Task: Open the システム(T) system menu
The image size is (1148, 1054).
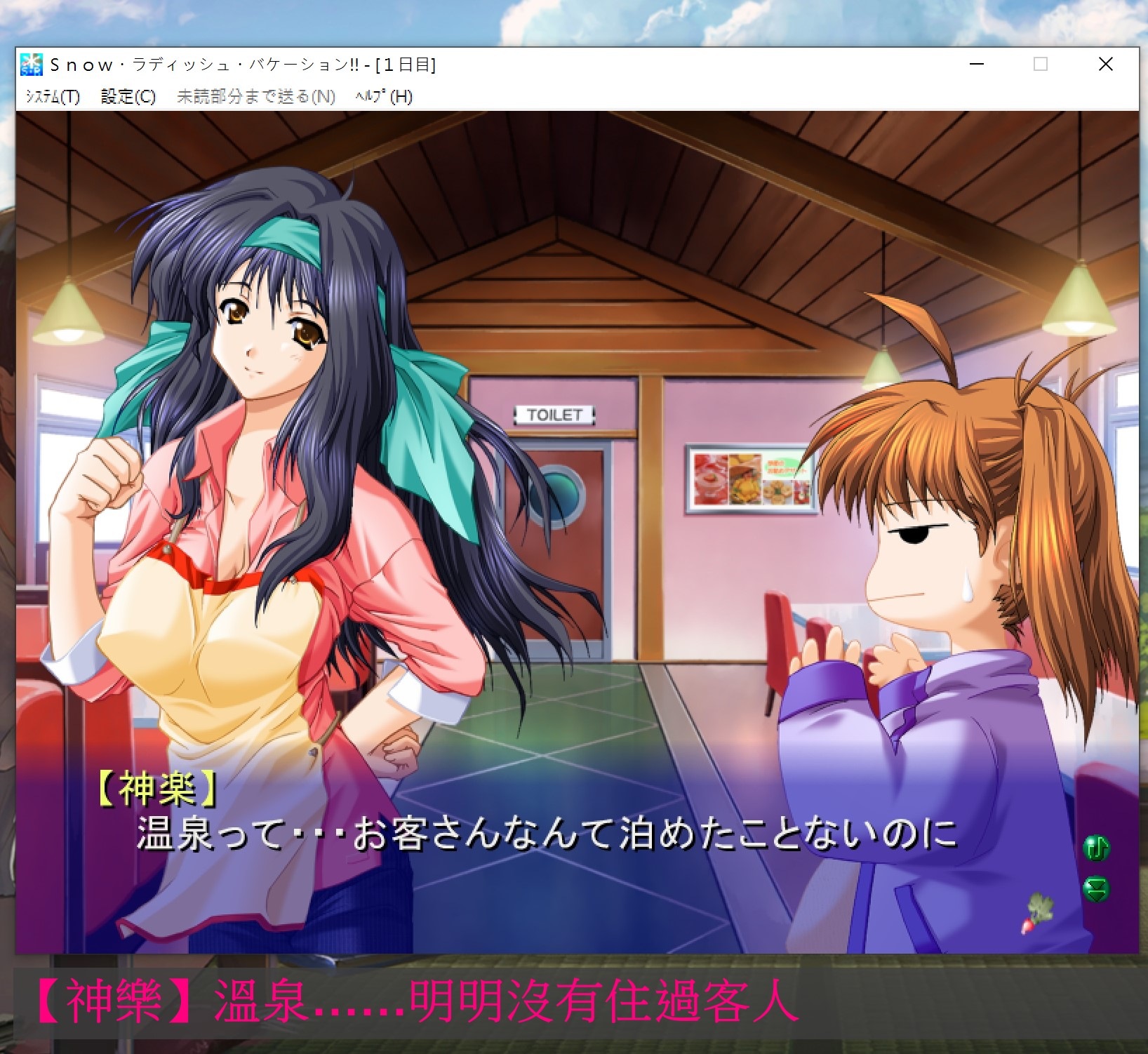Action: tap(53, 96)
